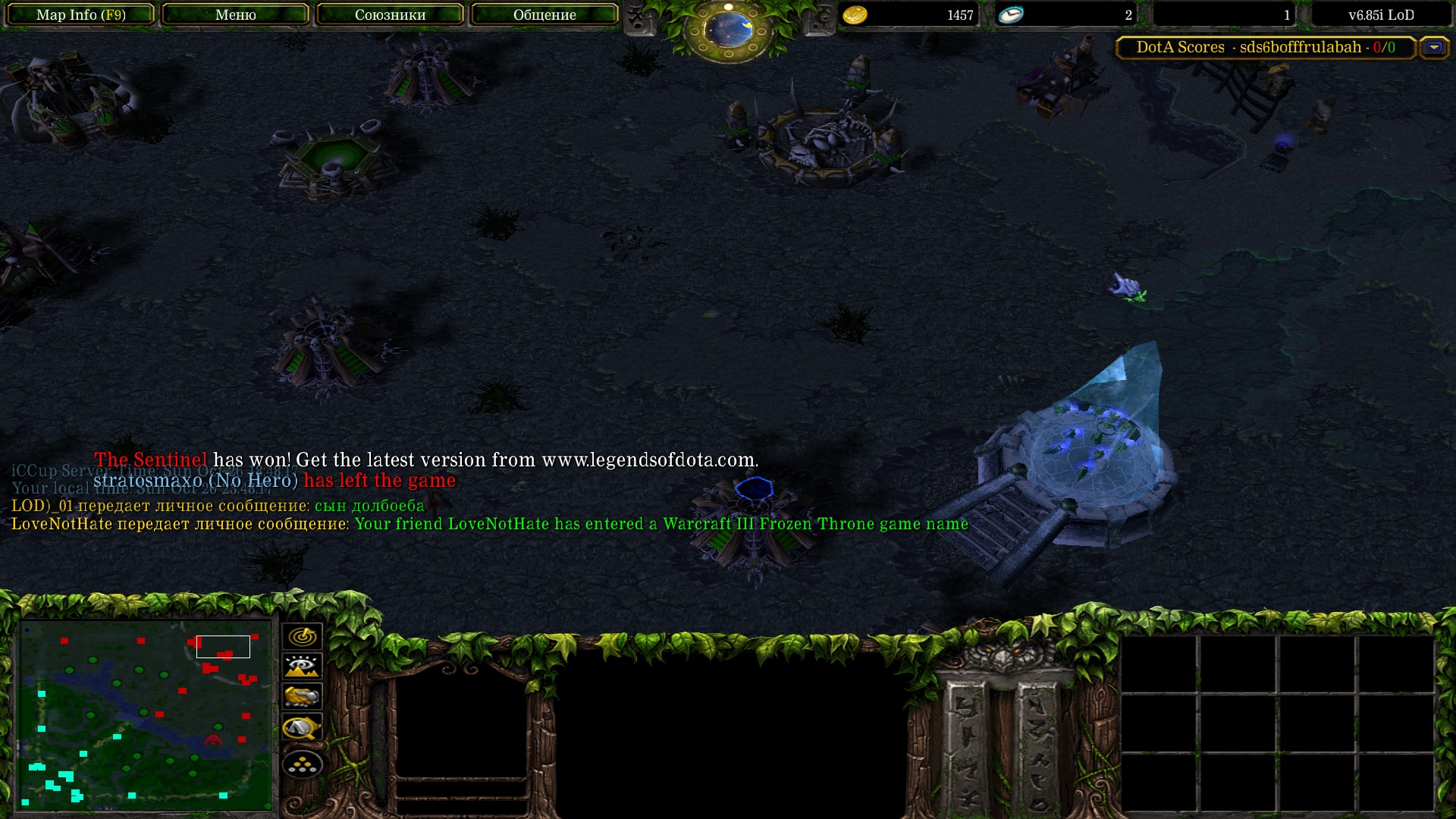
Task: Toggle minimap terrain display
Action: pos(302,667)
